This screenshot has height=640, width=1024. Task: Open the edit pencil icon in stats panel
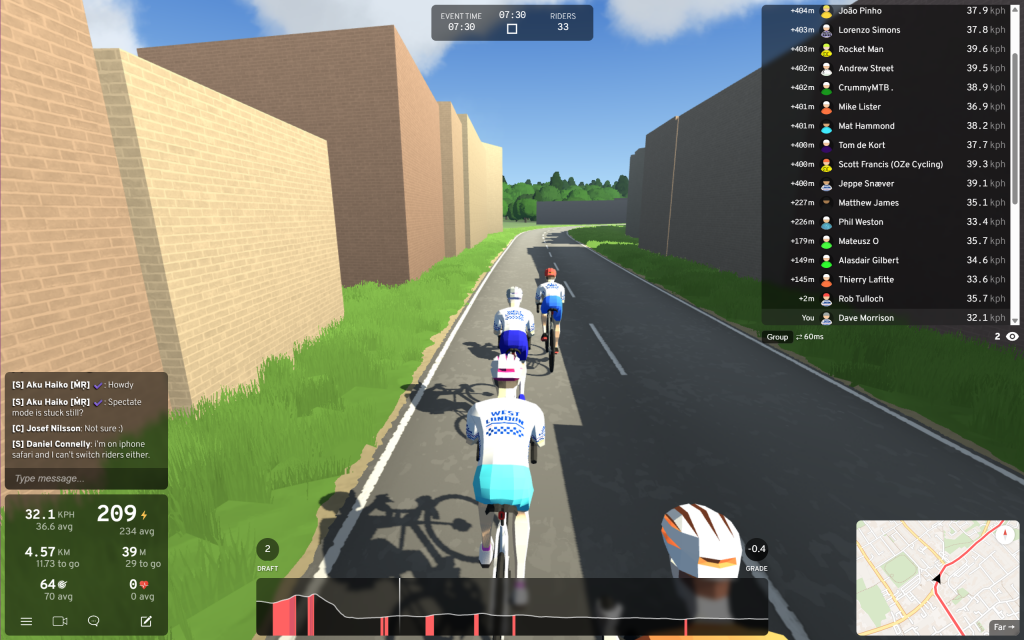[x=146, y=621]
